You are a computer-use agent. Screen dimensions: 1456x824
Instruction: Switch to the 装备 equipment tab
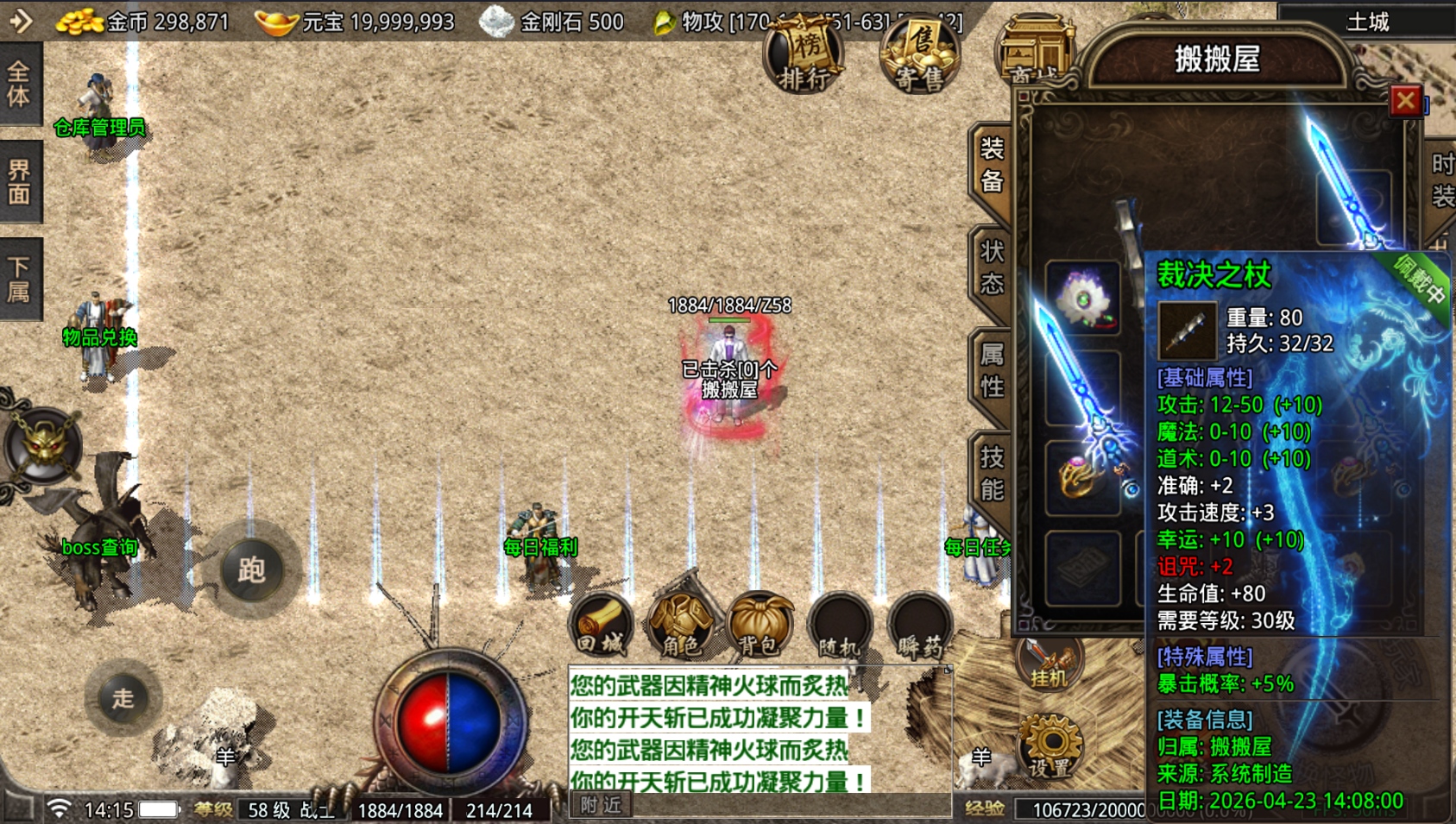tap(992, 166)
